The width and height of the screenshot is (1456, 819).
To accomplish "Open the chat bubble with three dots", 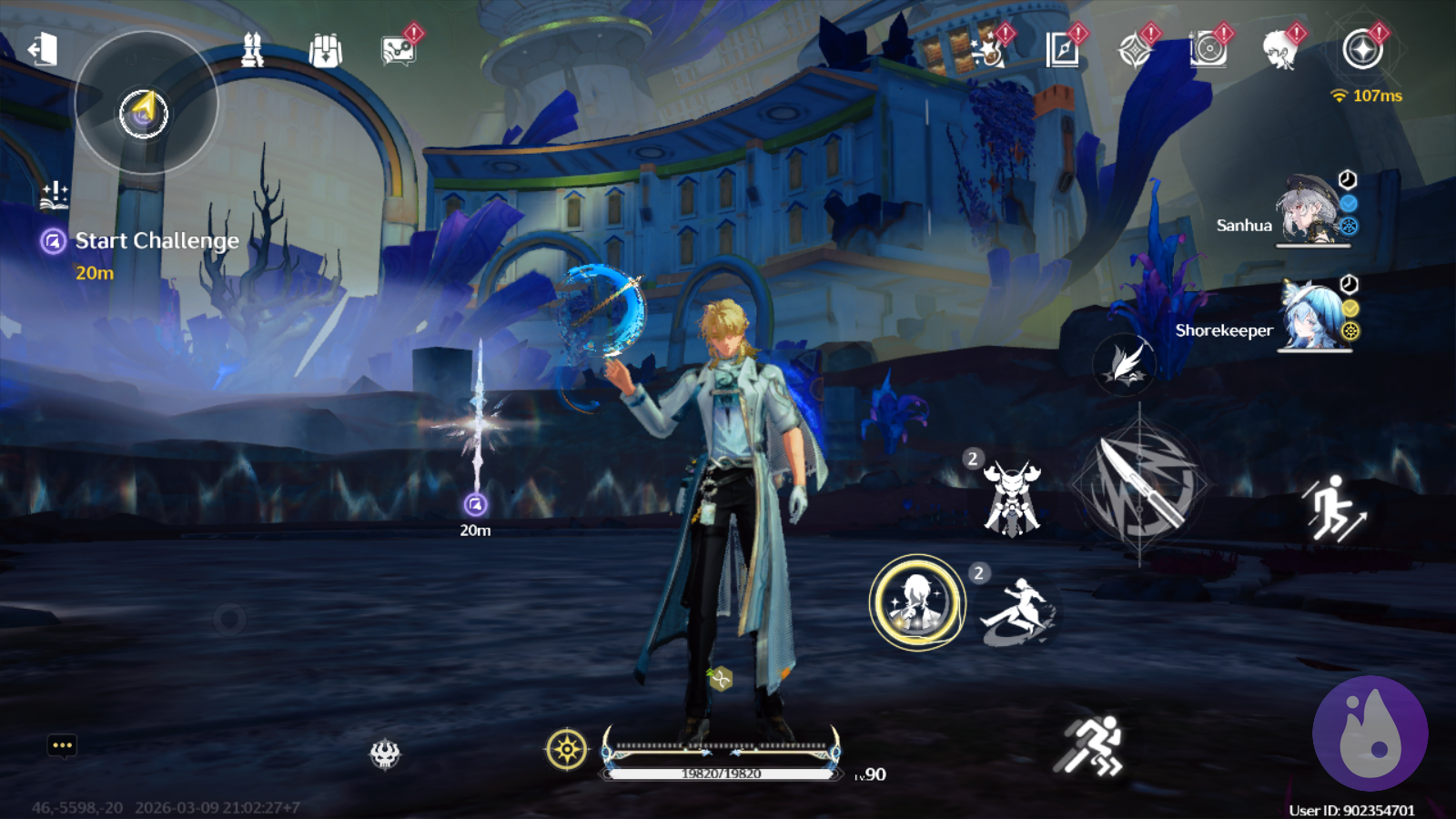I will pos(62,745).
